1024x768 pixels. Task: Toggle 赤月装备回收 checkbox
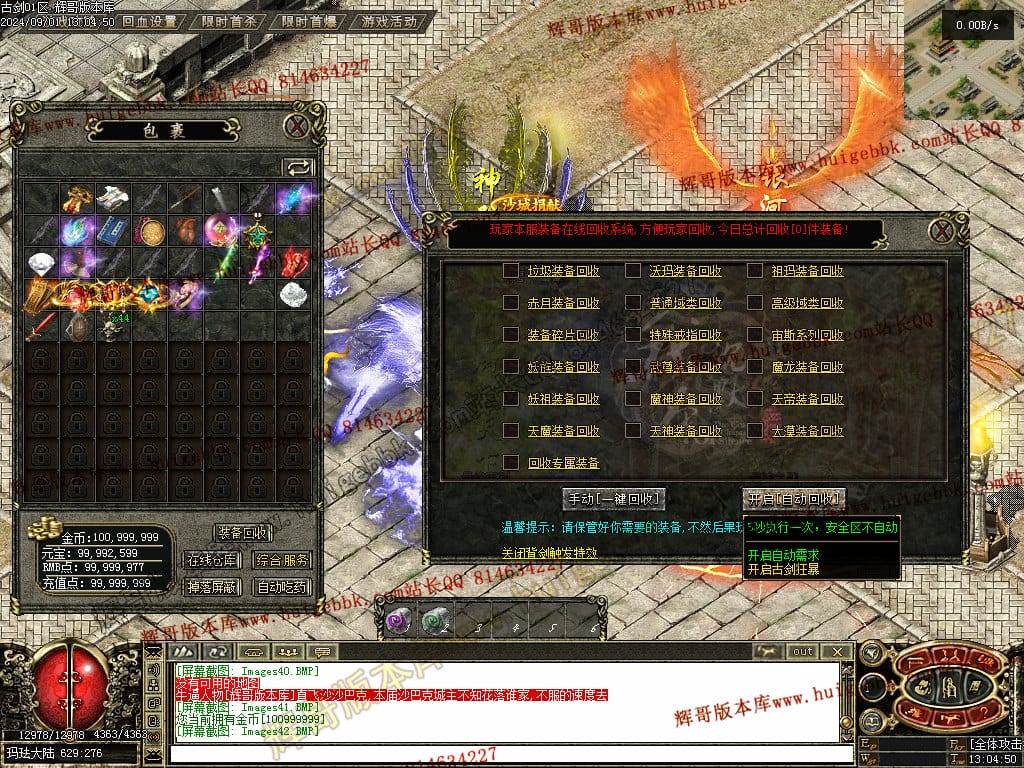pos(511,303)
